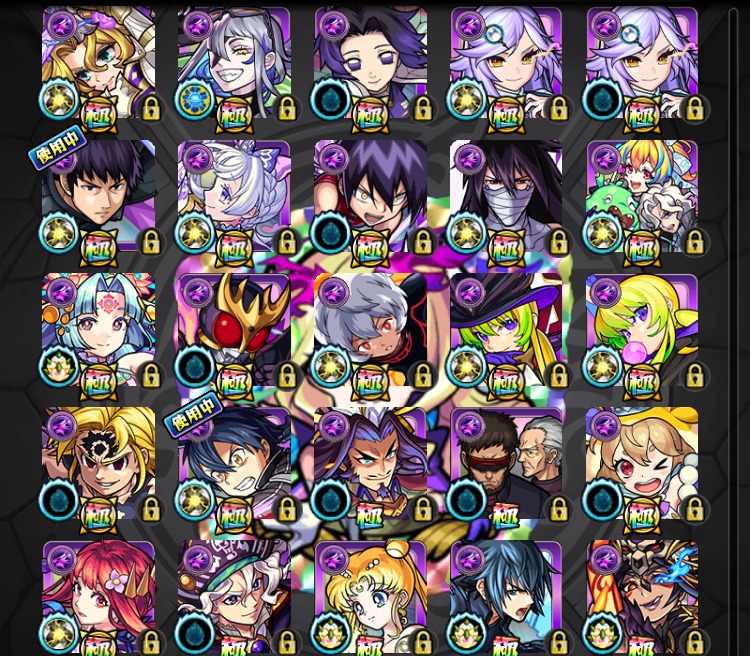Choose the red-haired girl with pink flower
The image size is (750, 656).
point(98,595)
